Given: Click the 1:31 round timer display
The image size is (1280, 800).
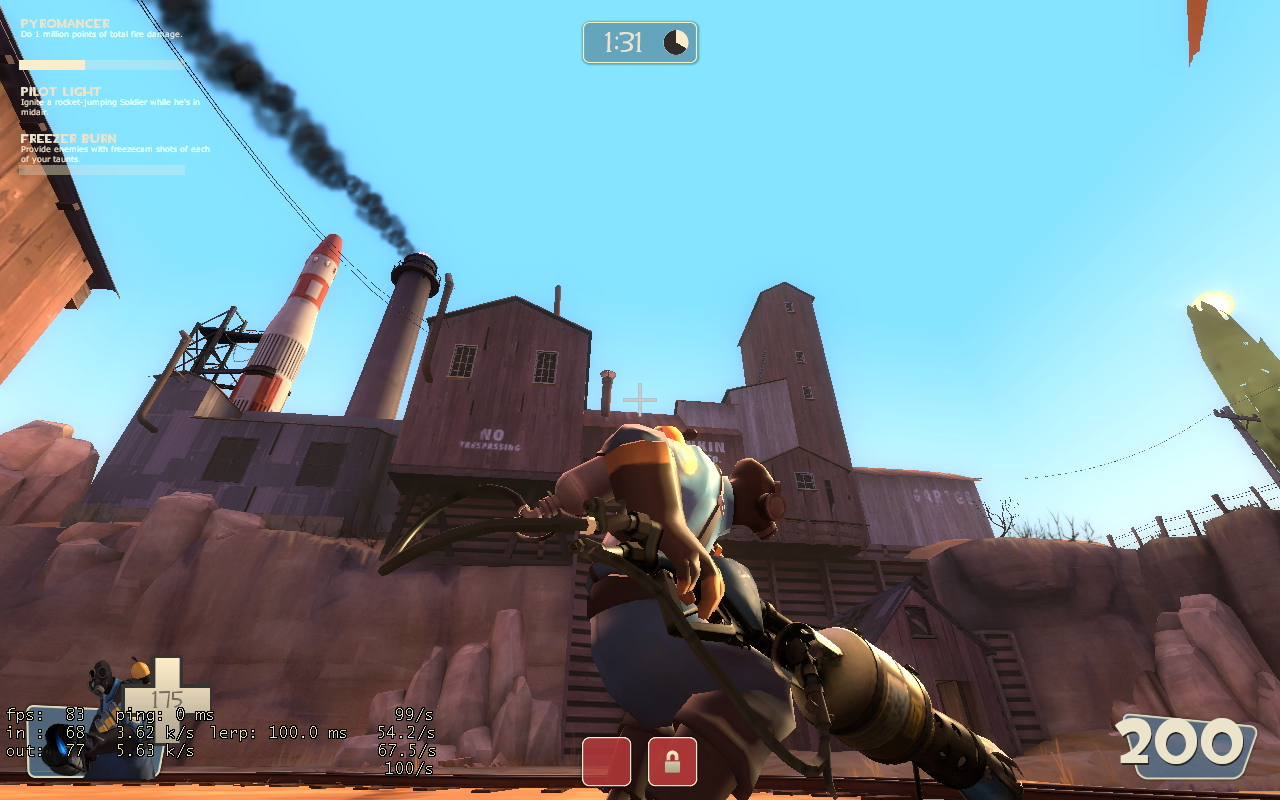Looking at the screenshot, I should tap(625, 43).
